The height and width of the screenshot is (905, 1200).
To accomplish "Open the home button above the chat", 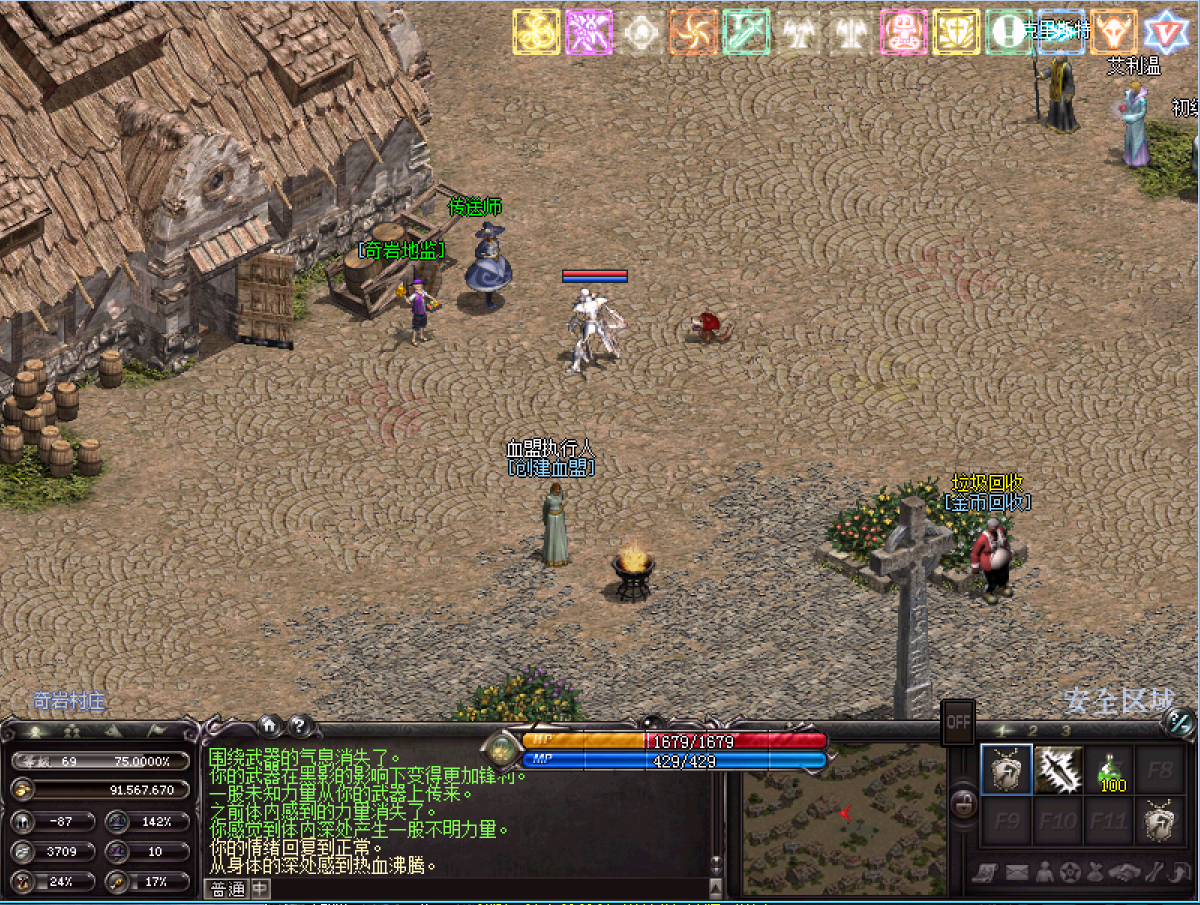I will tap(269, 726).
